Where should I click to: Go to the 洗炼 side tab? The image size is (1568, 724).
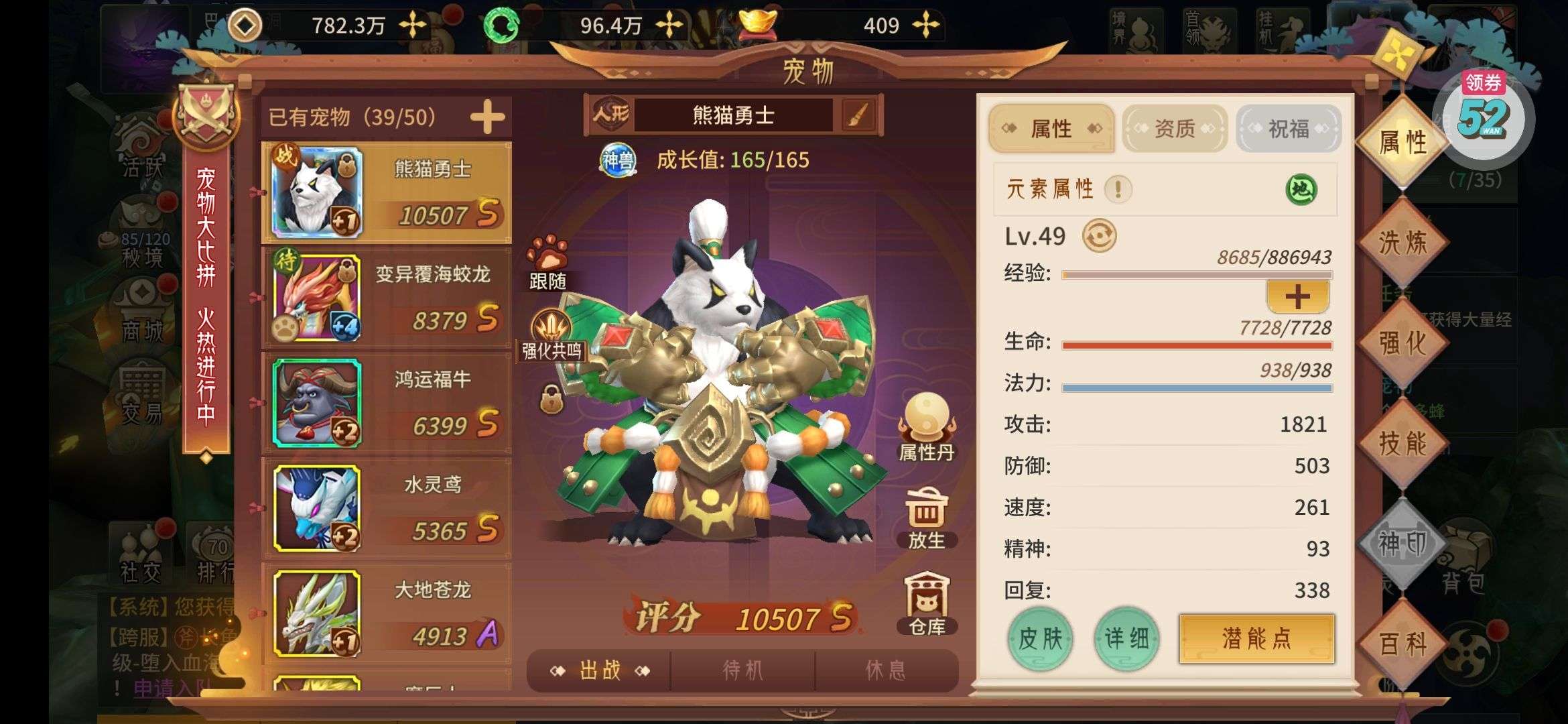click(x=1402, y=243)
